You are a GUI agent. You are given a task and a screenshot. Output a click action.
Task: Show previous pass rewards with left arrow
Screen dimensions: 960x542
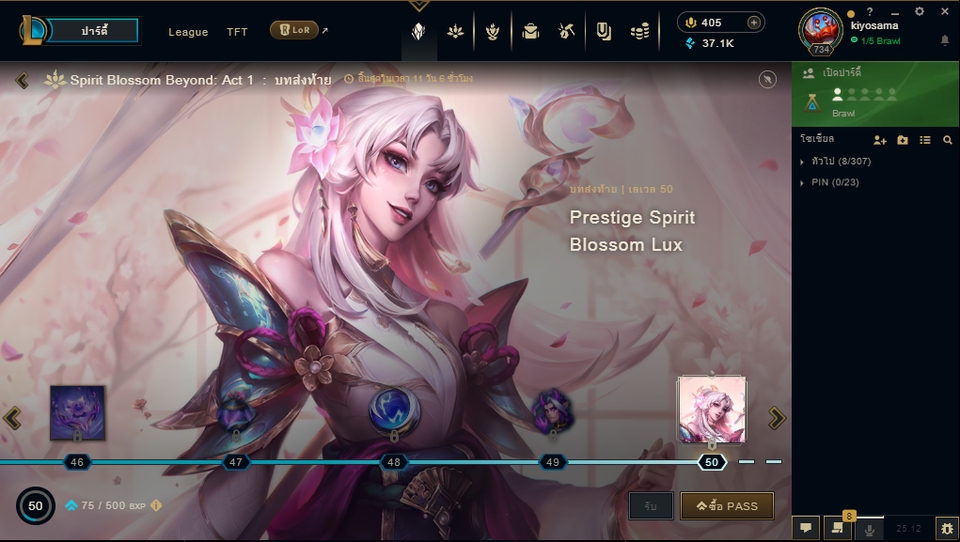[x=12, y=418]
